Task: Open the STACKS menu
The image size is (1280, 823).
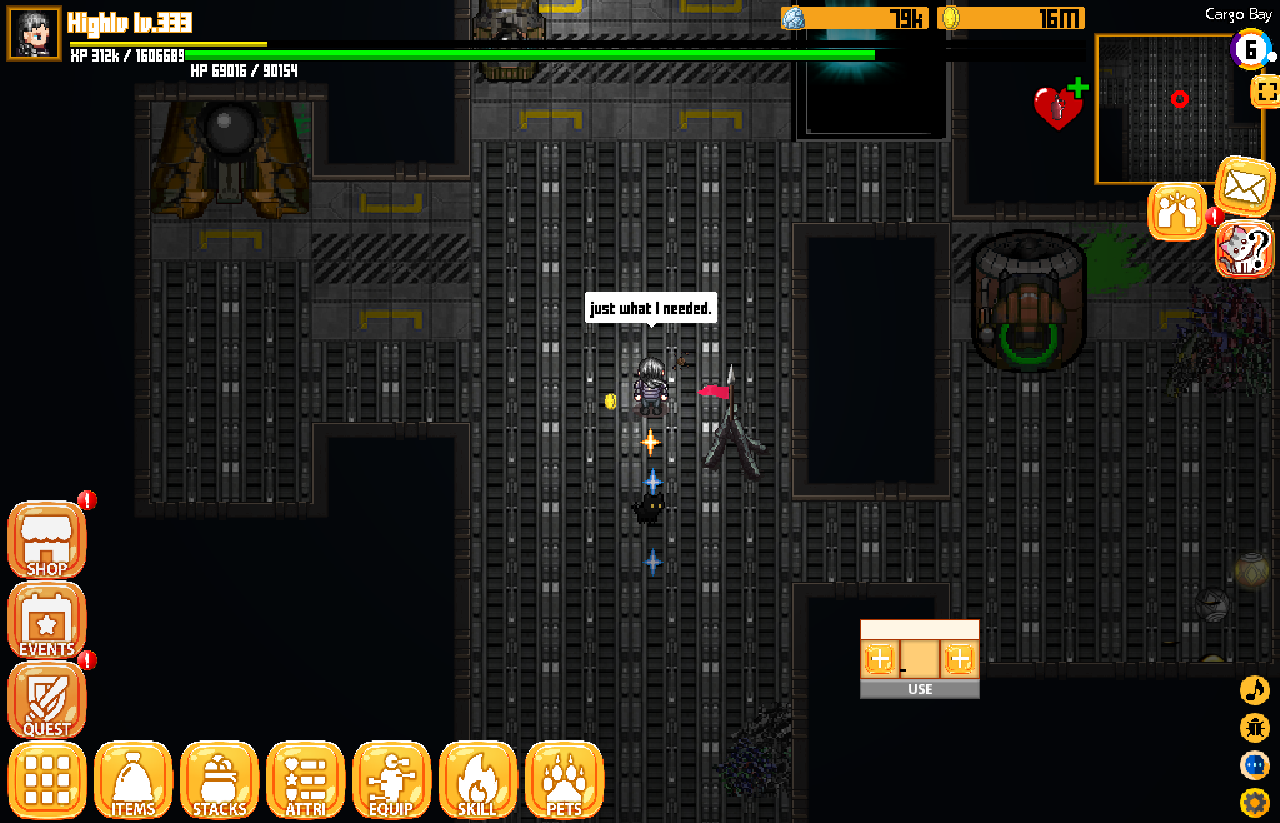Action: pos(219,781)
